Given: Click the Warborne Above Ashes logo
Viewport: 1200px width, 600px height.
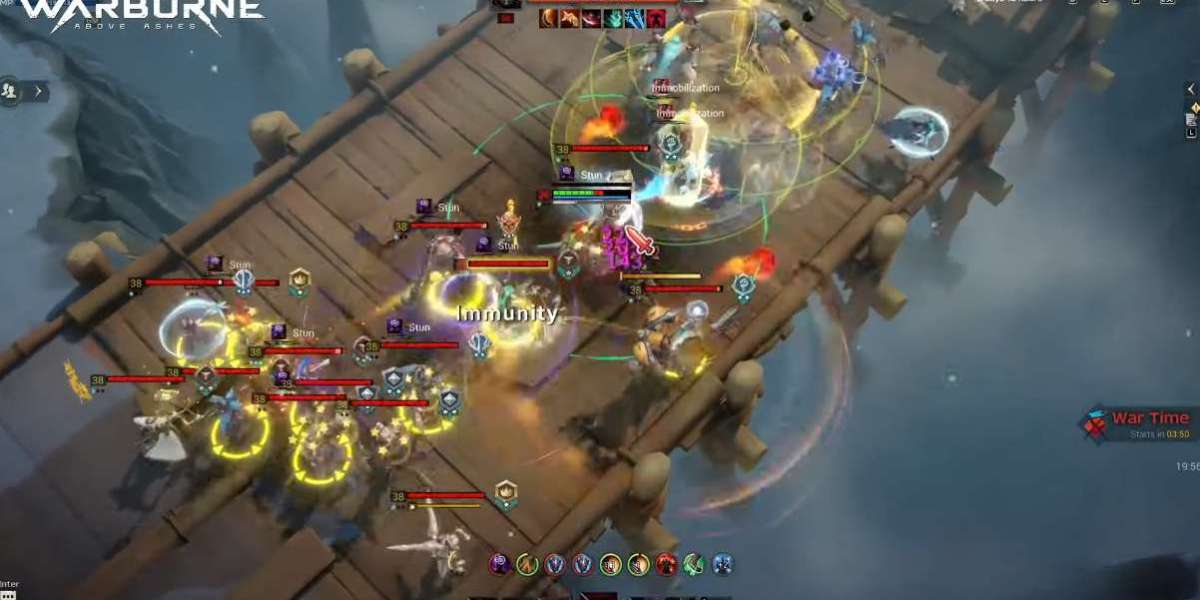Looking at the screenshot, I should point(142,16).
